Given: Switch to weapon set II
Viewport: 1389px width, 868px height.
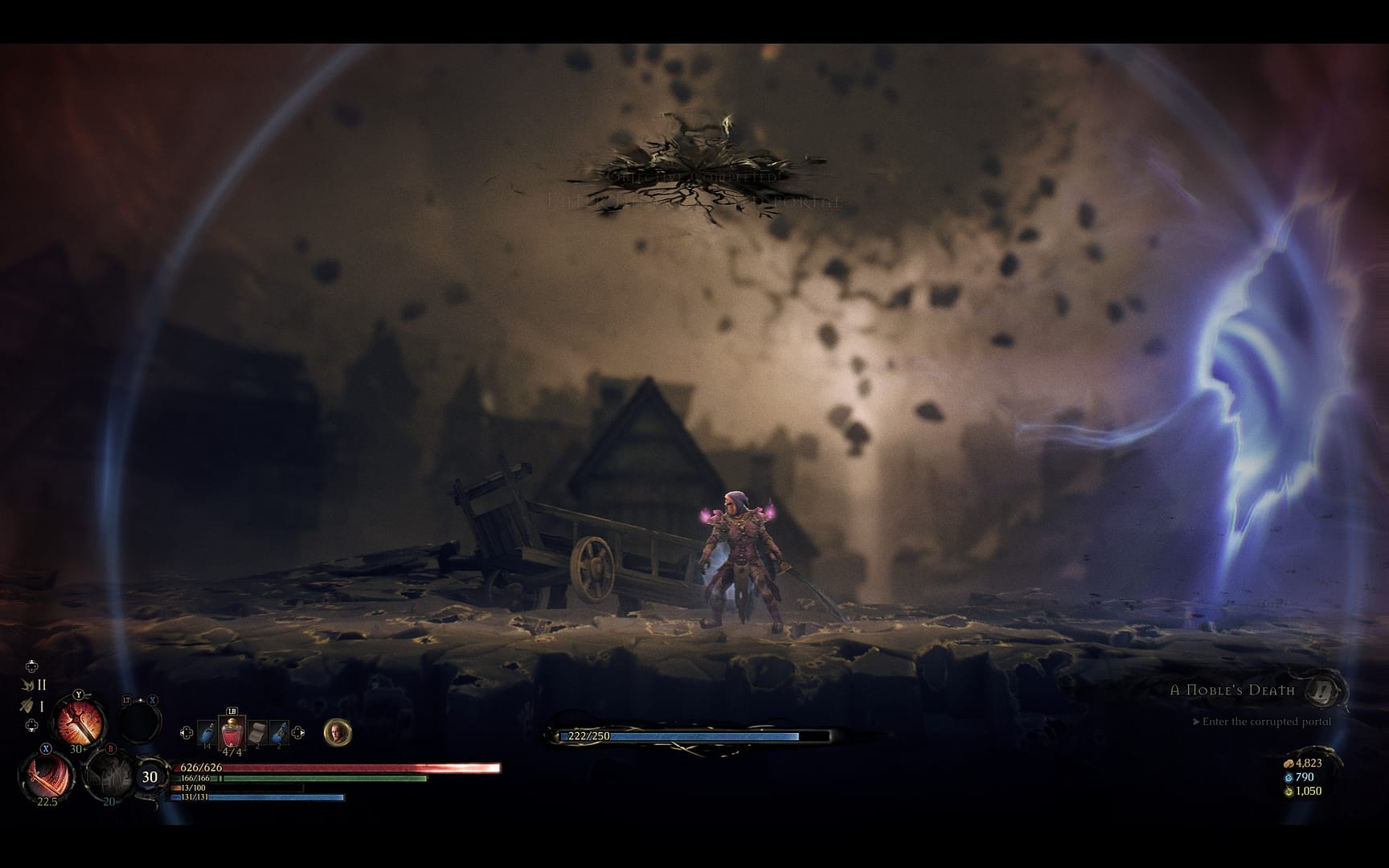Looking at the screenshot, I should pyautogui.click(x=34, y=686).
